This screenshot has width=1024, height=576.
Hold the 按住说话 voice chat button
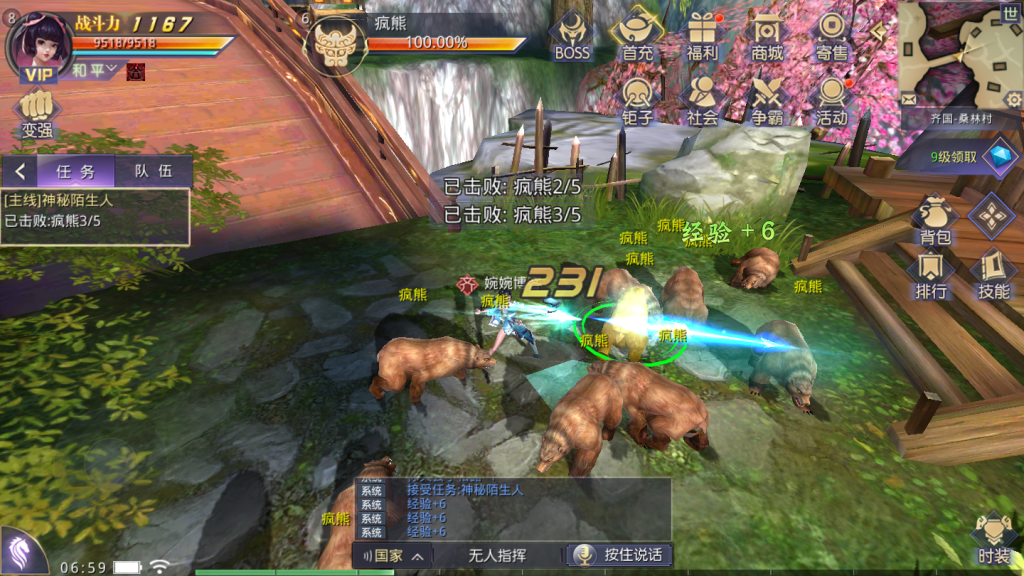(619, 555)
